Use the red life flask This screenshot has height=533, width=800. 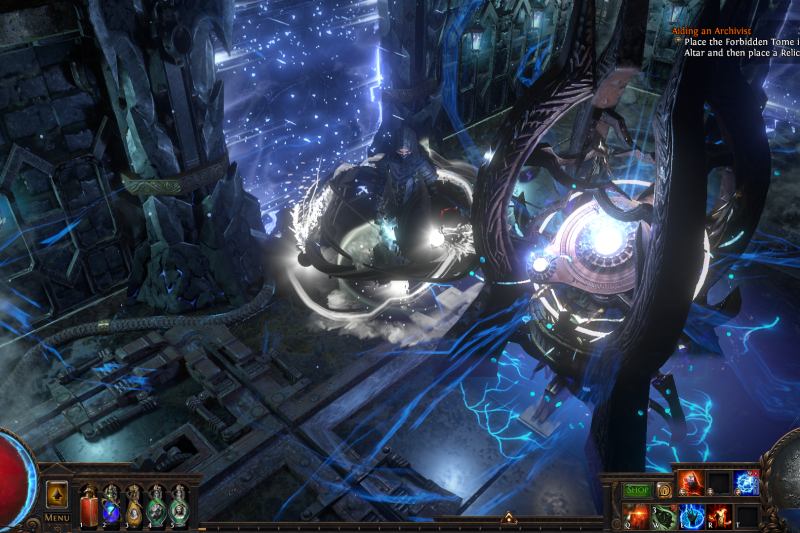[x=88, y=503]
